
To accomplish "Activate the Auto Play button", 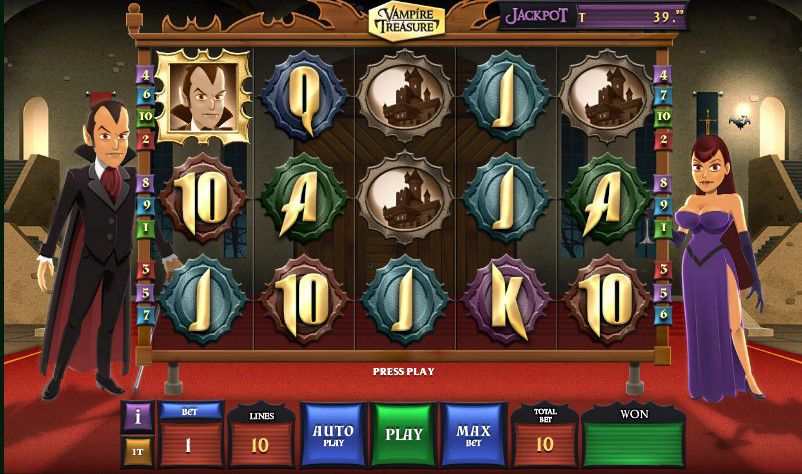I will 333,435.
